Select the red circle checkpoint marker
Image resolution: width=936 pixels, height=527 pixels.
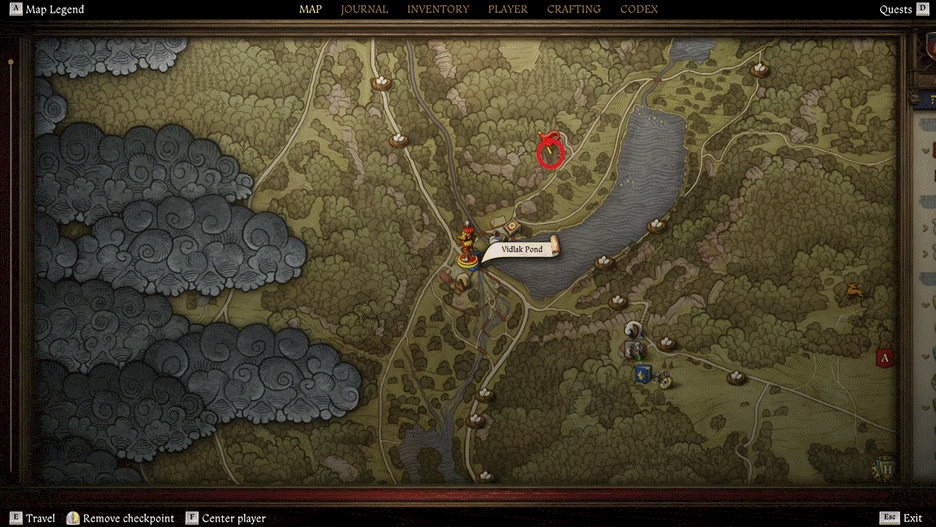(x=550, y=152)
